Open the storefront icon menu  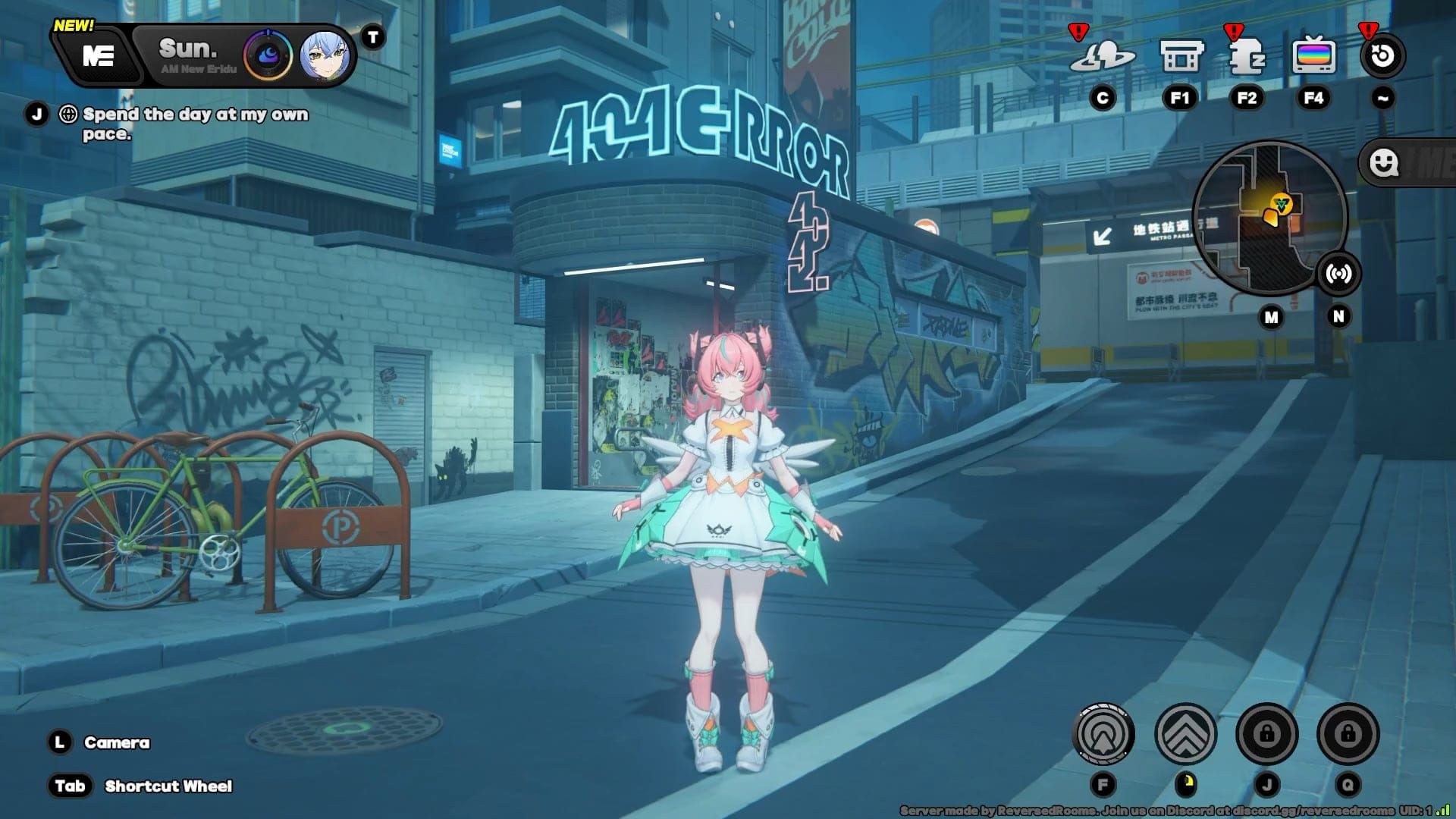[x=1181, y=56]
